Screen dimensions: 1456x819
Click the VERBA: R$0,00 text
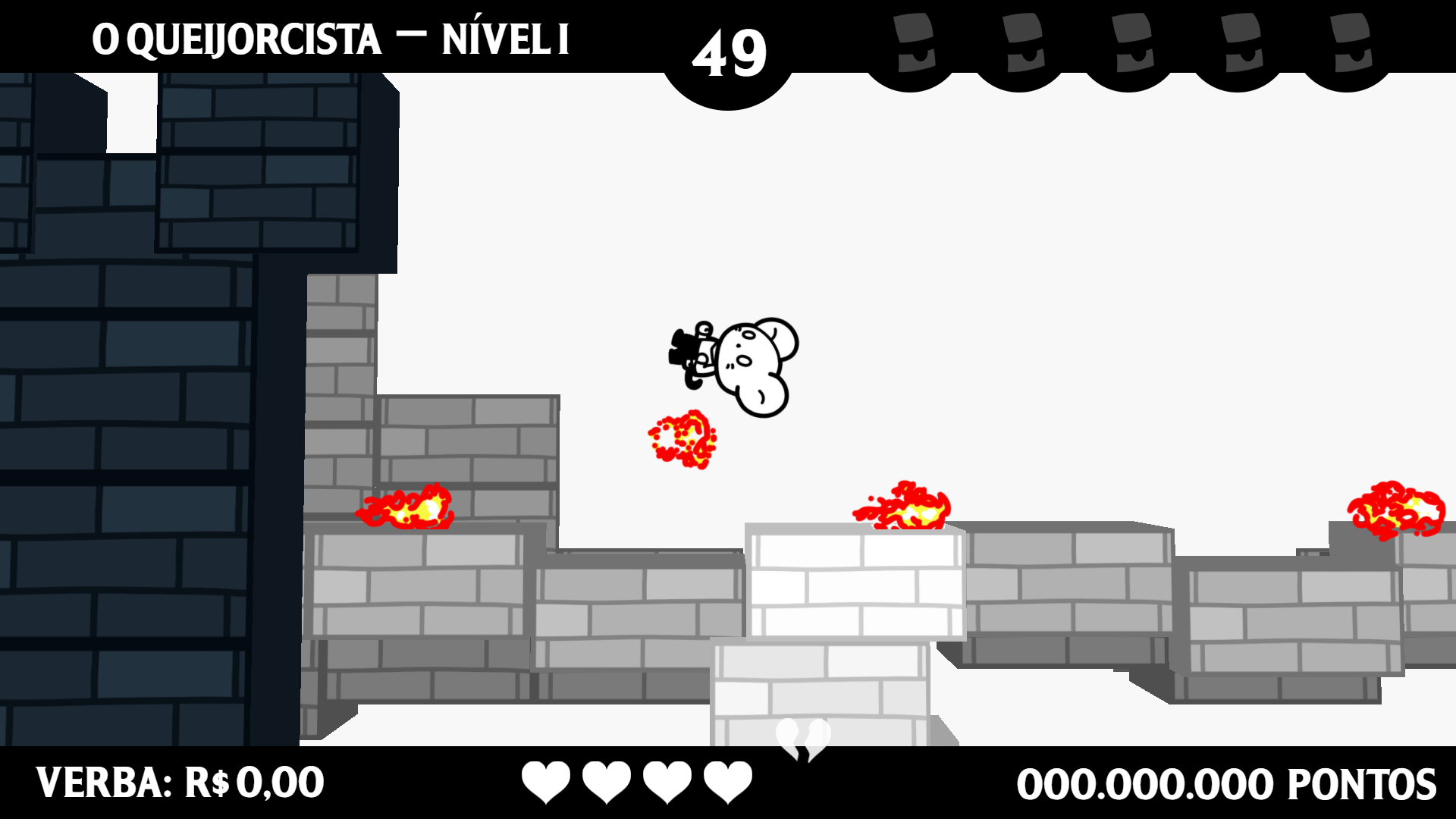tap(182, 781)
